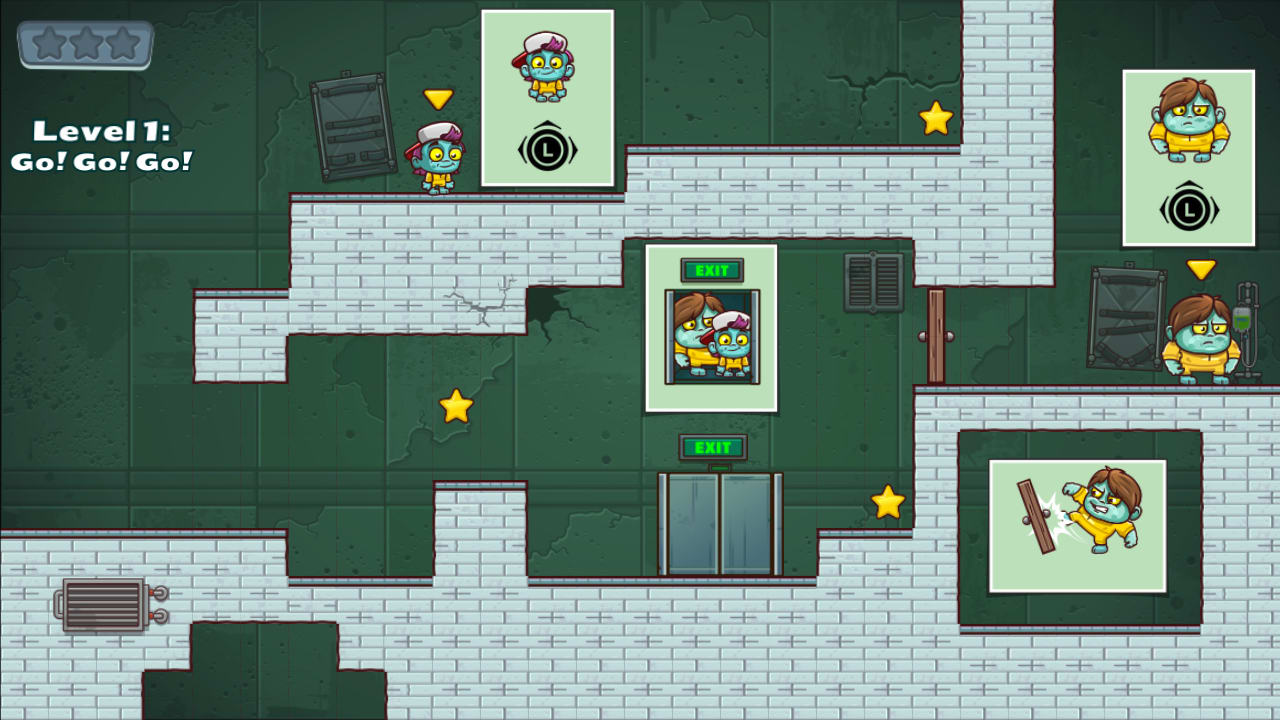Click the L-stick control icon on the big zombie's card
This screenshot has width=1280, height=720.
tap(1190, 208)
